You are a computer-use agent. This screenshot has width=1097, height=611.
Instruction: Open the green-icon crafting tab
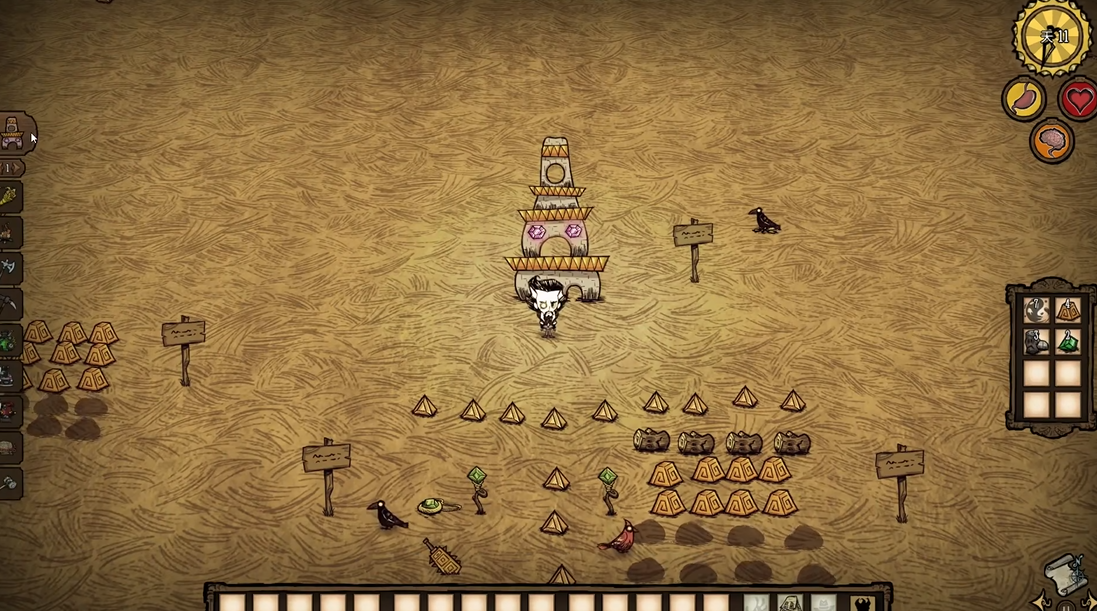[x=8, y=341]
